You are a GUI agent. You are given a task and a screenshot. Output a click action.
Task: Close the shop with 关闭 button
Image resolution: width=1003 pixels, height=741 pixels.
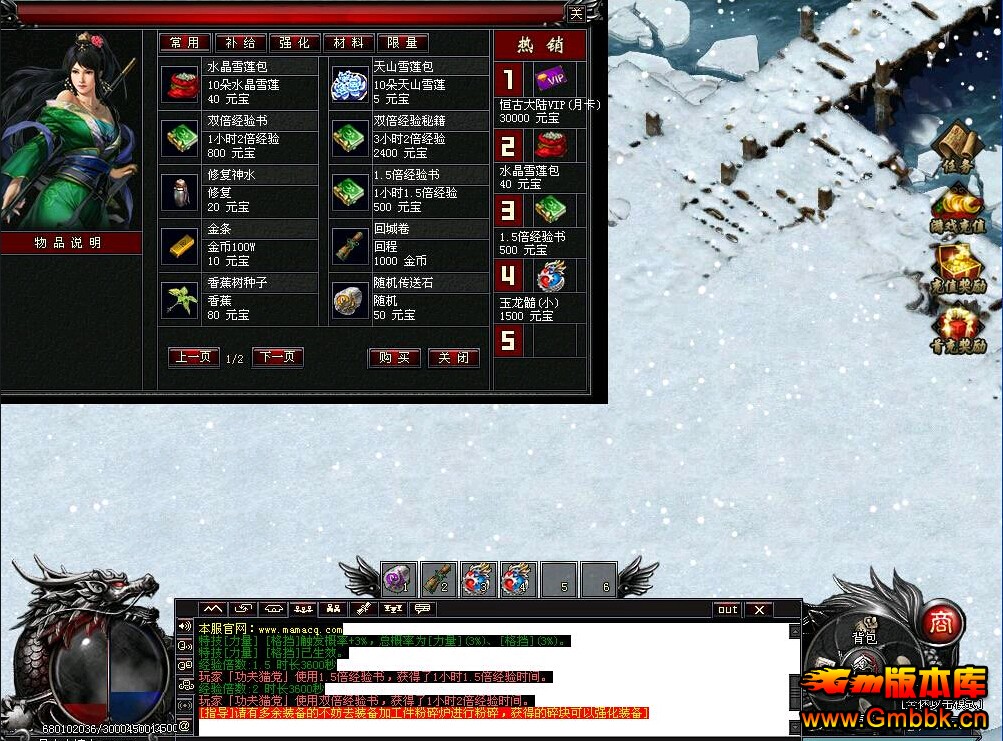pos(453,358)
